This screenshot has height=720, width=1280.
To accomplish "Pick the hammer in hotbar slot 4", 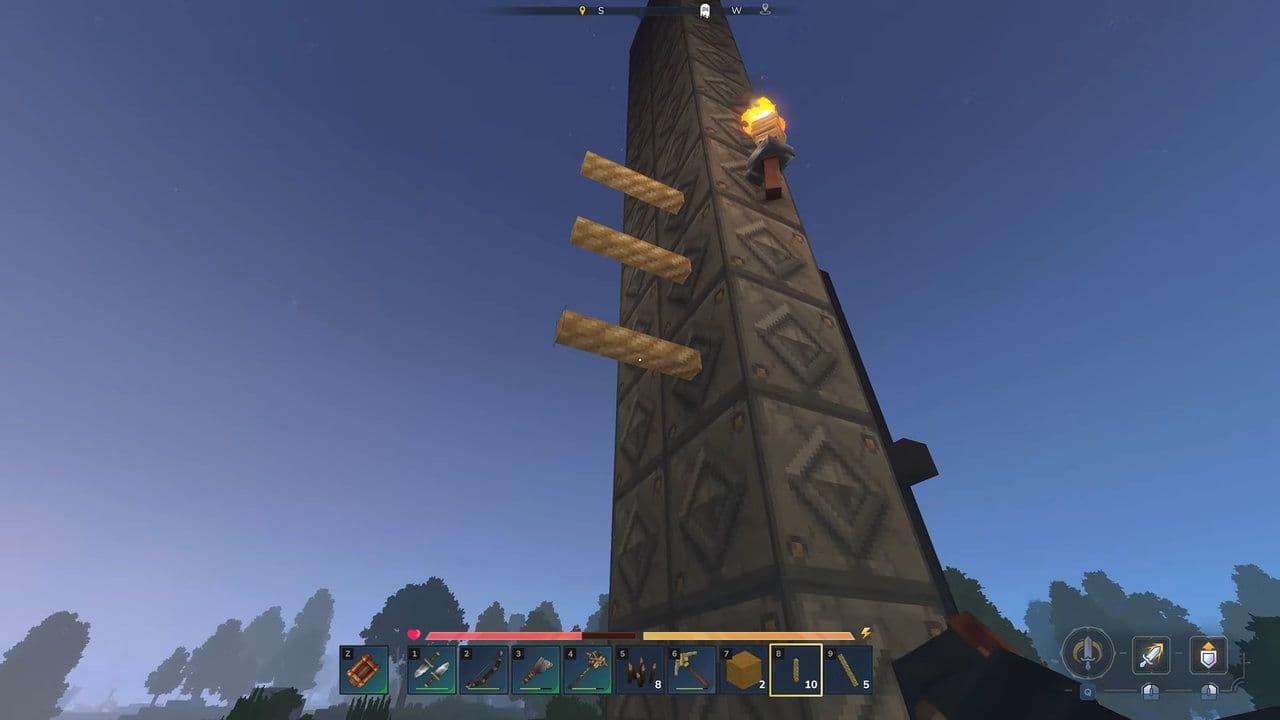I will coord(588,670).
